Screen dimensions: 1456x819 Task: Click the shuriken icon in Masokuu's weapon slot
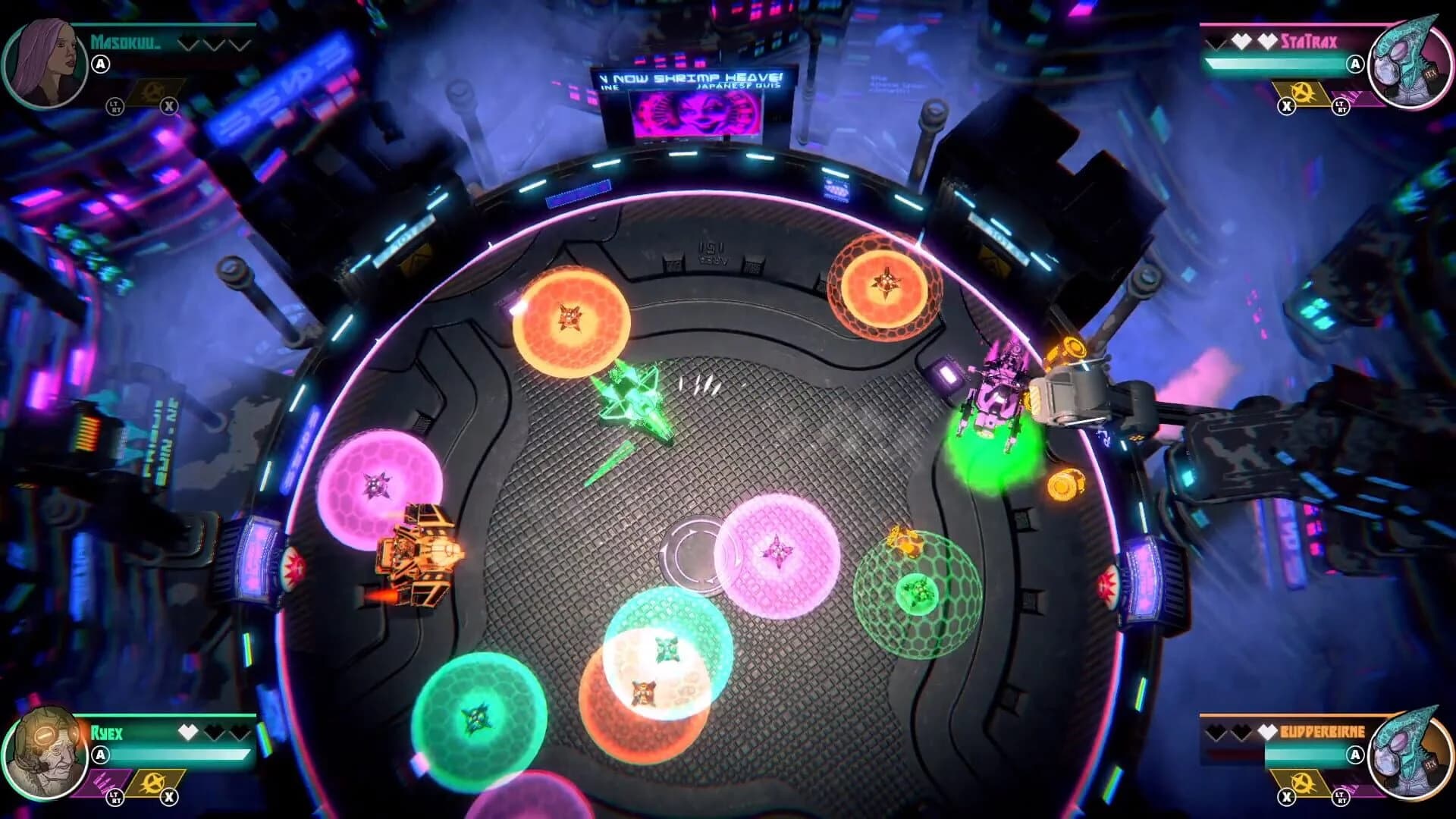point(152,90)
